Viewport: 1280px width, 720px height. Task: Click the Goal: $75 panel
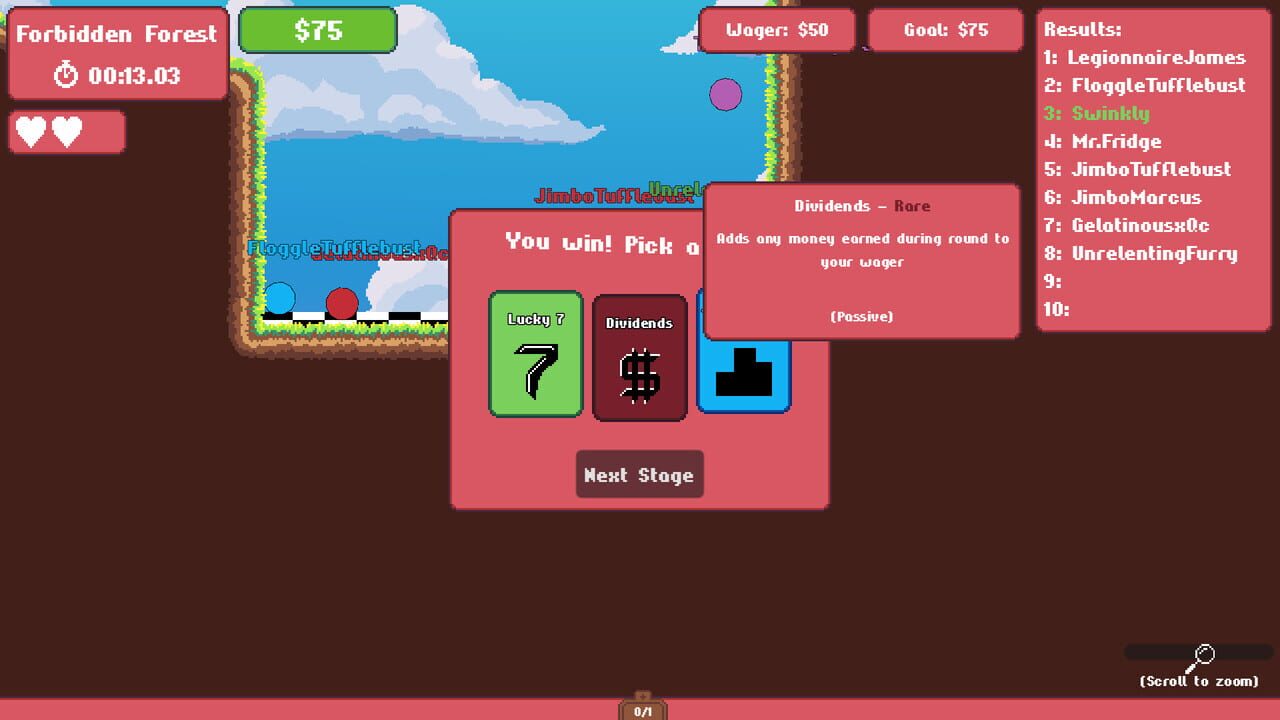point(945,30)
